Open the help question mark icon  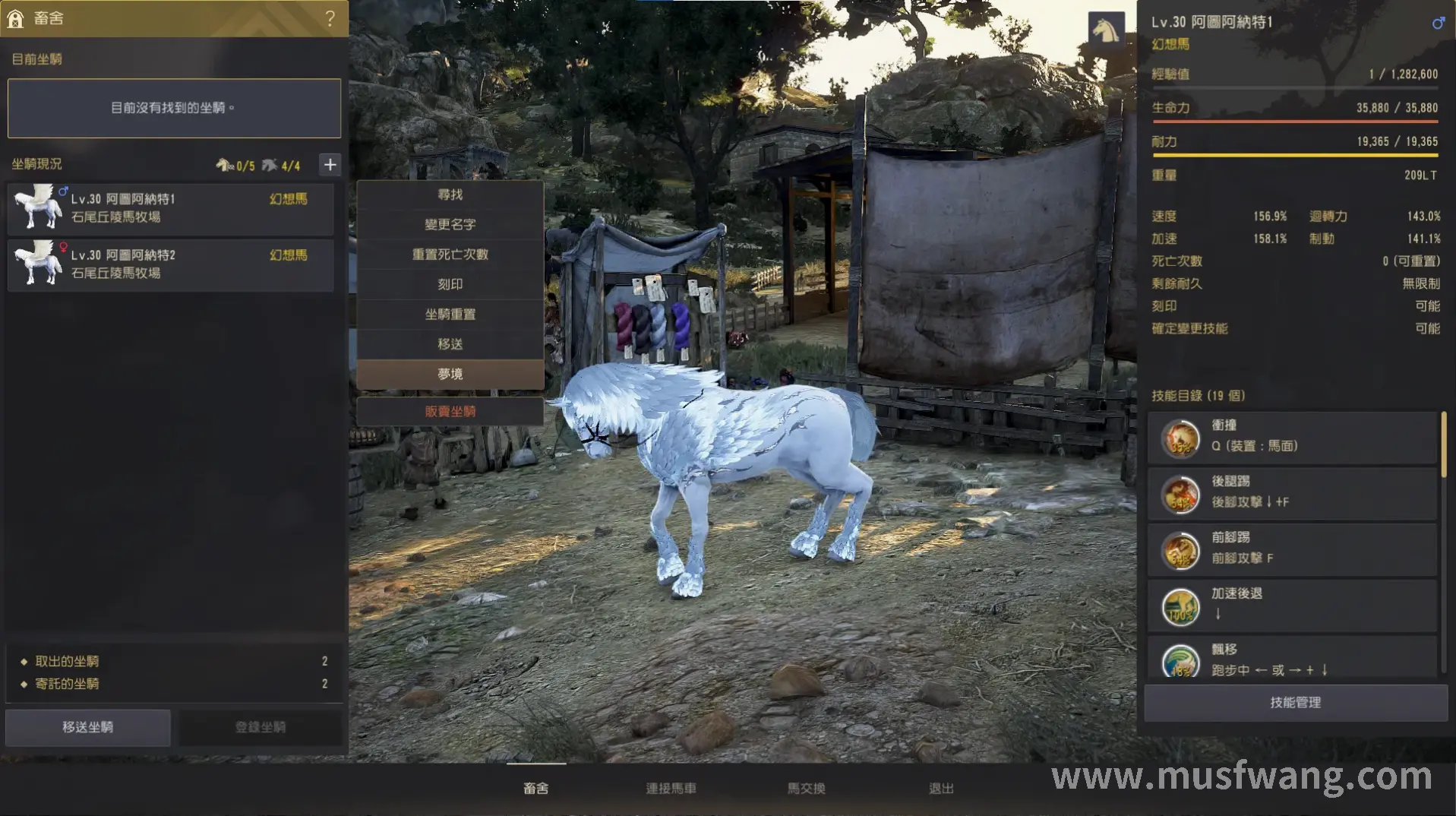330,18
